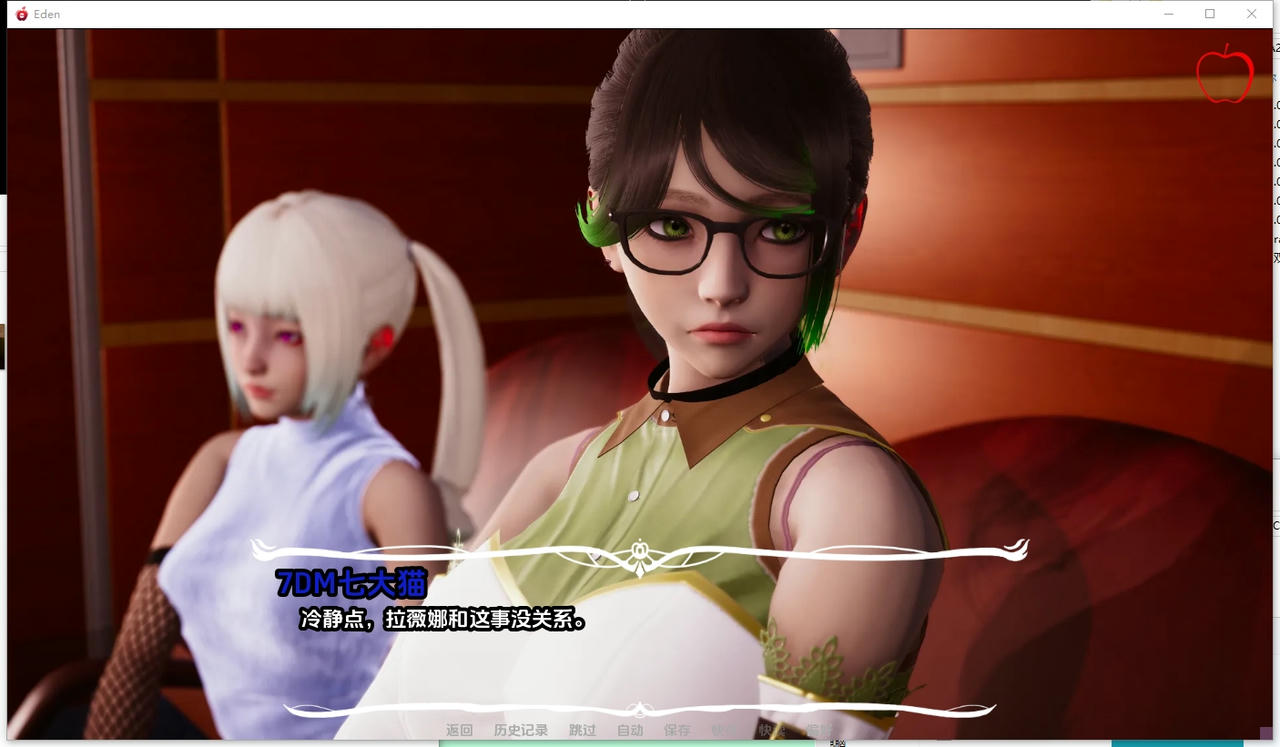
Task: Select 保存 from the quick menu bar
Action: 679,730
